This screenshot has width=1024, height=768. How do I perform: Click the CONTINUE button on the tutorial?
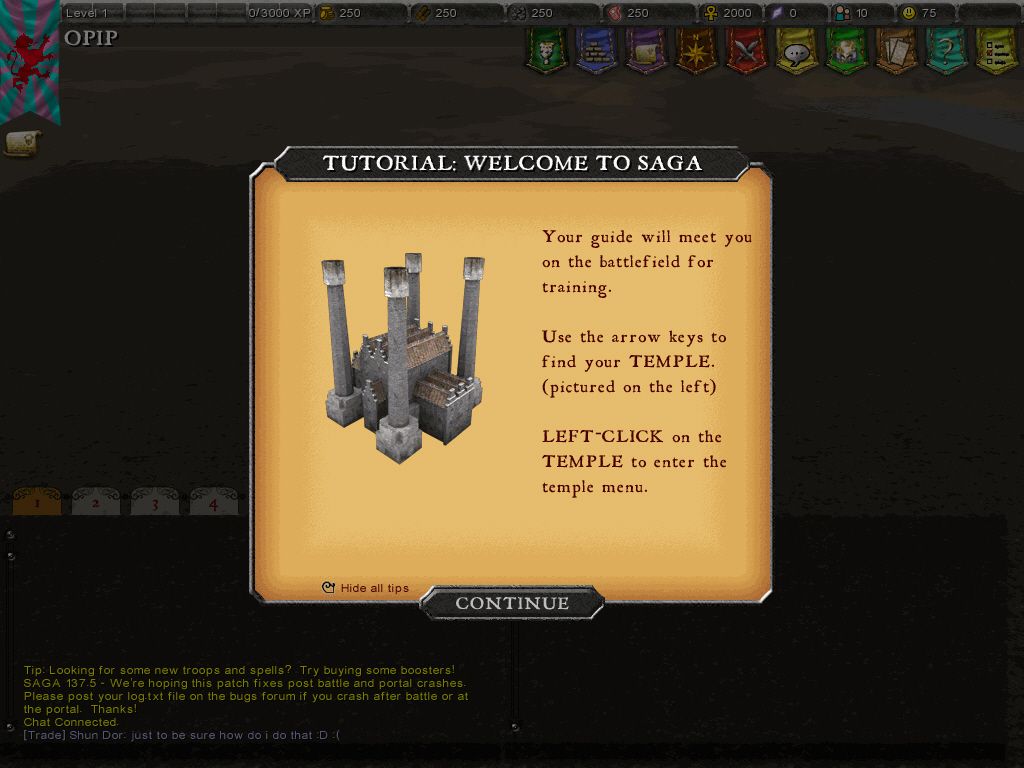pyautogui.click(x=511, y=603)
